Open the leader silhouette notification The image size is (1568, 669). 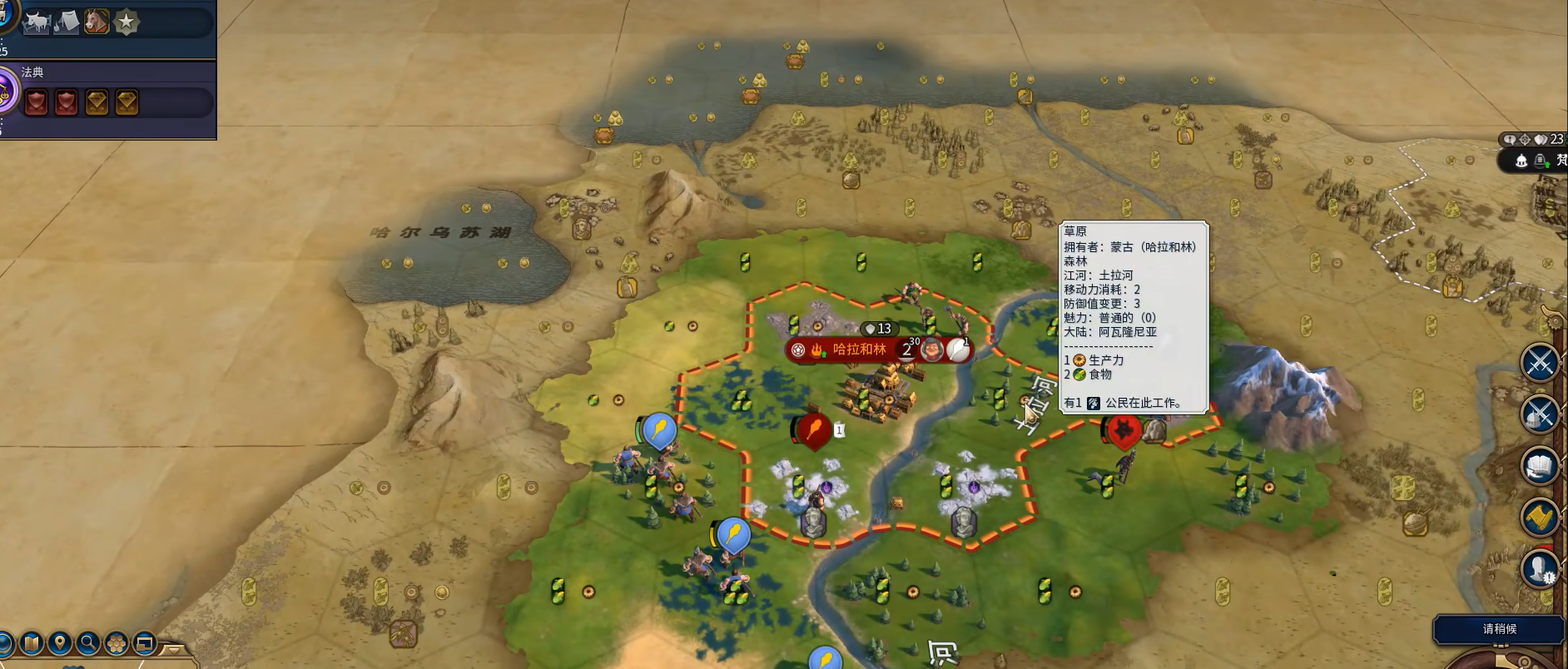click(x=1539, y=570)
